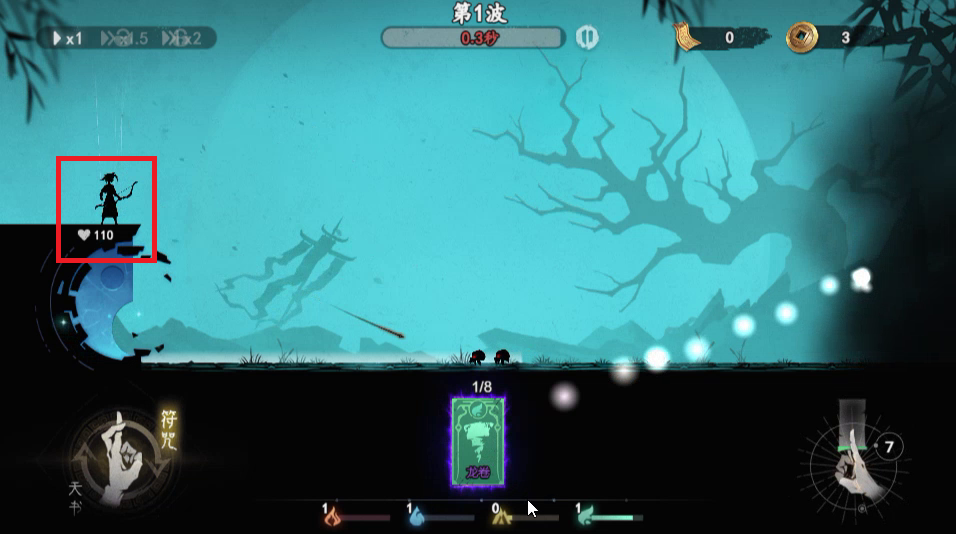Viewport: 956px width, 534px height.
Task: Play the green tornado spell card
Action: click(x=477, y=438)
